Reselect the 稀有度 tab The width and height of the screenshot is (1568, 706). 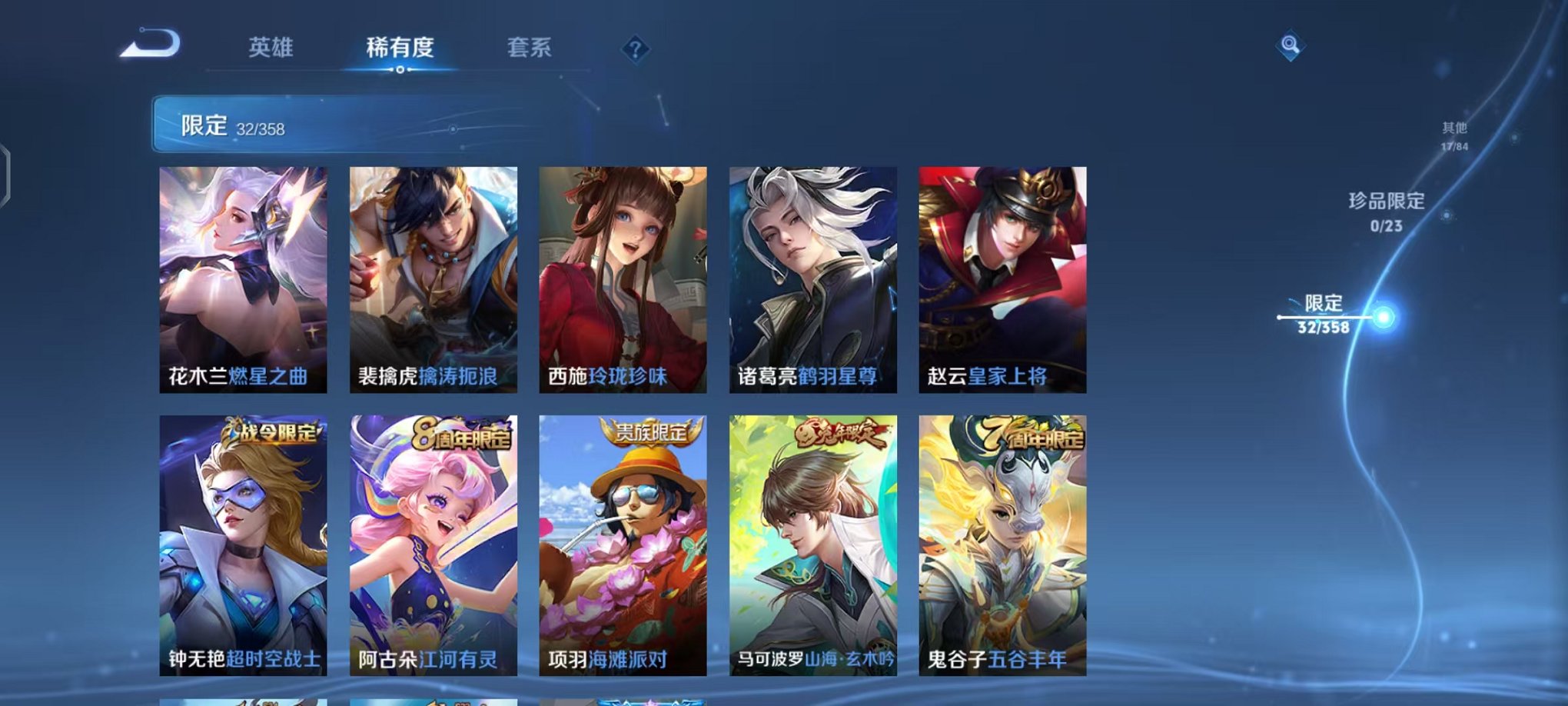coord(400,48)
